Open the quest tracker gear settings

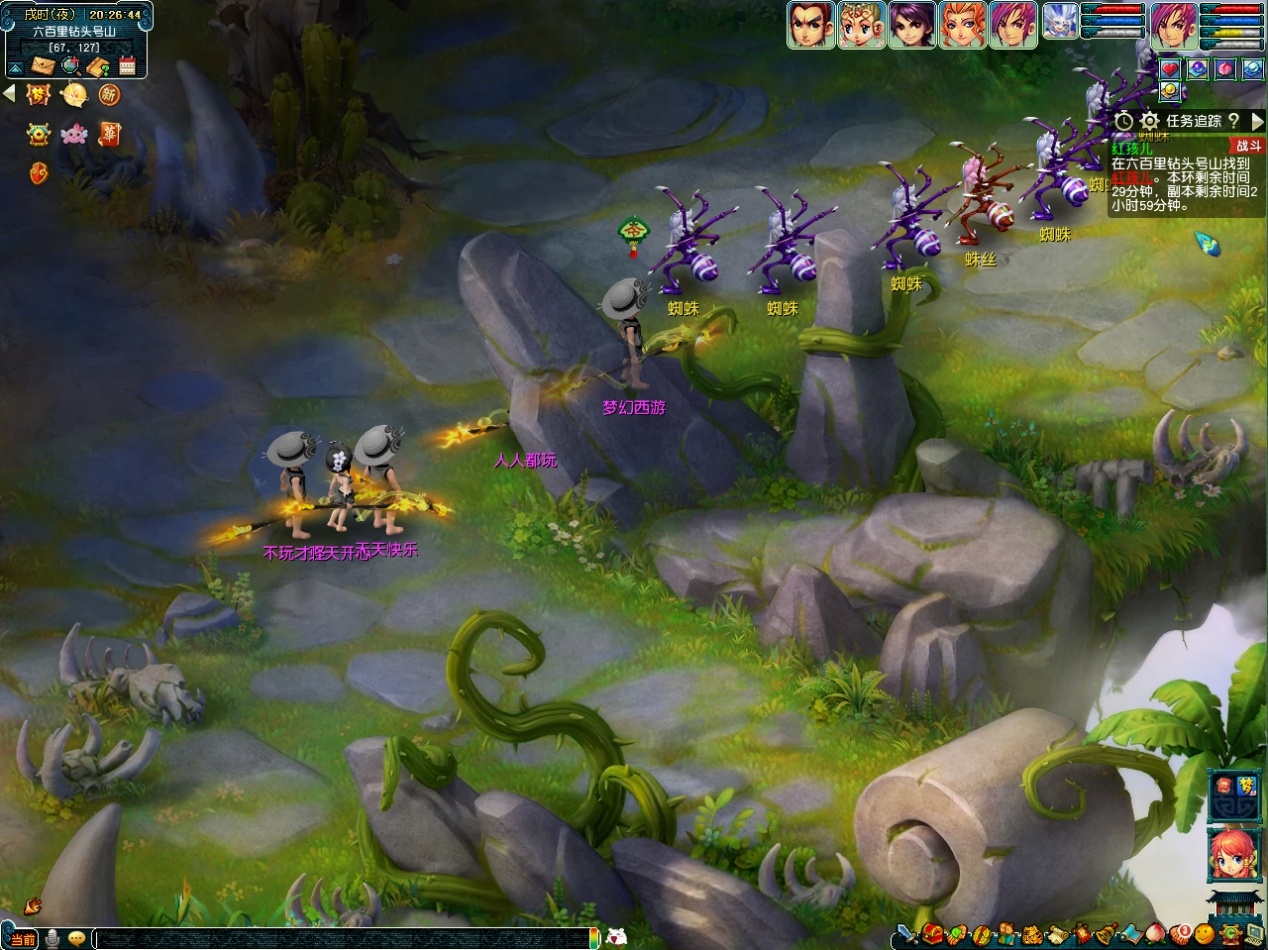tap(1150, 121)
